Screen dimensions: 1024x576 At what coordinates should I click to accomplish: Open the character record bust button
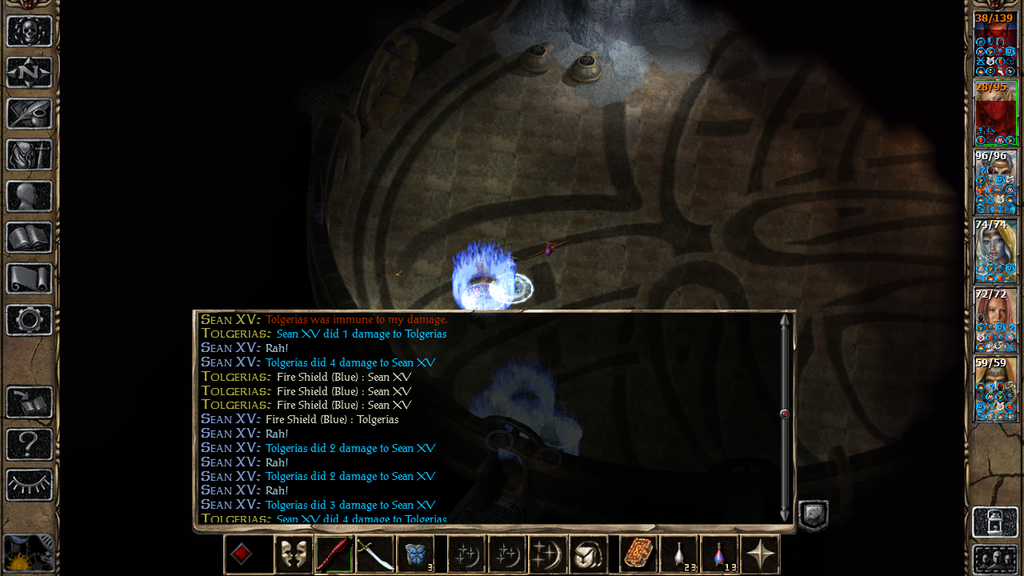click(29, 196)
